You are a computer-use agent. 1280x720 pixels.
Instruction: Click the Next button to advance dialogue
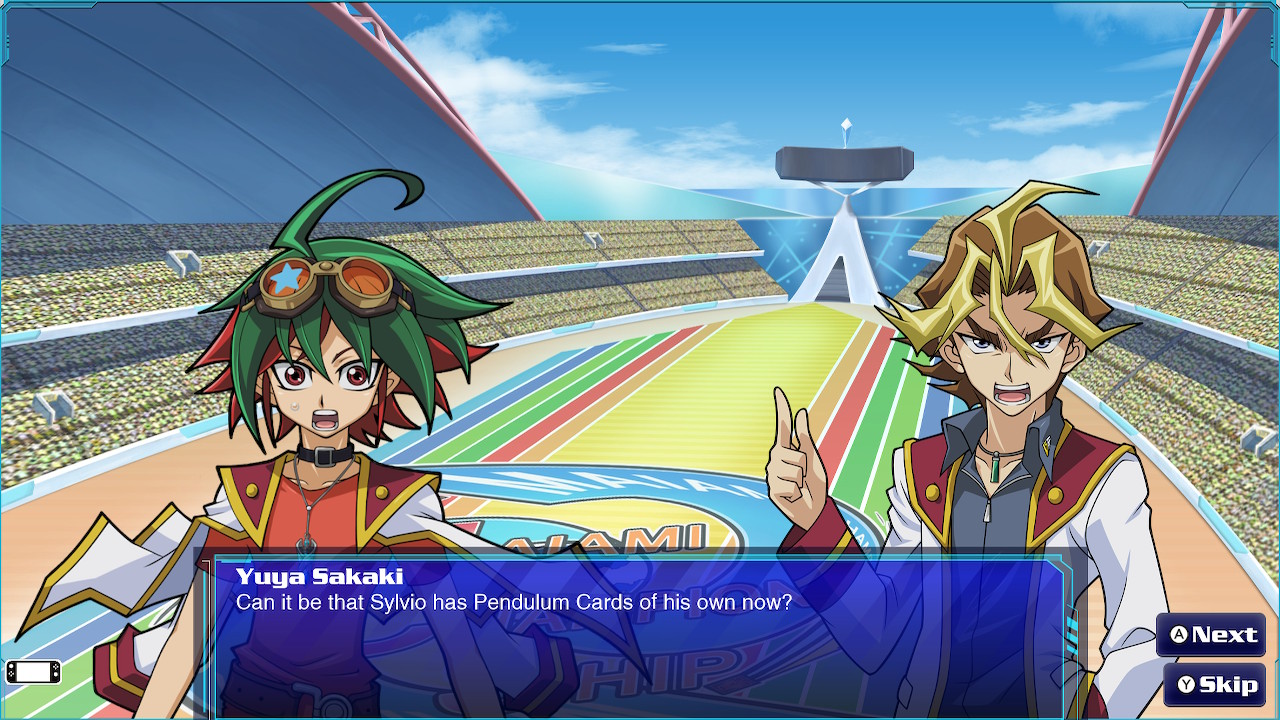[x=1210, y=635]
